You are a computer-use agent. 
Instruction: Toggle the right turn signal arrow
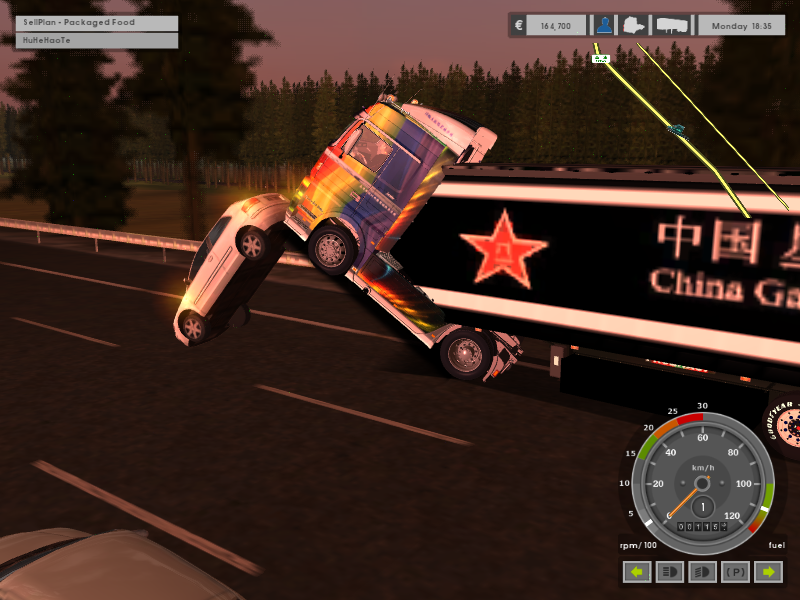[x=767, y=573]
